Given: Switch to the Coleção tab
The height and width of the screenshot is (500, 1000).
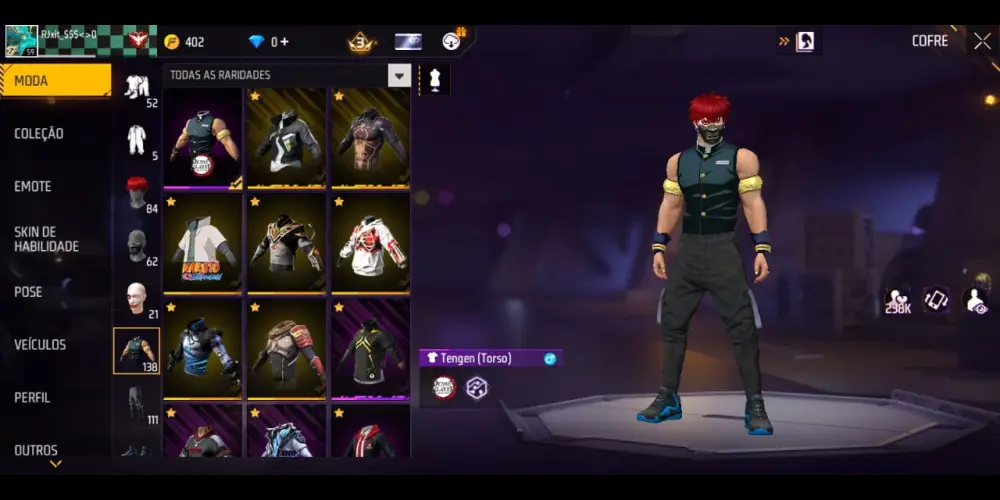Looking at the screenshot, I should pyautogui.click(x=40, y=134).
